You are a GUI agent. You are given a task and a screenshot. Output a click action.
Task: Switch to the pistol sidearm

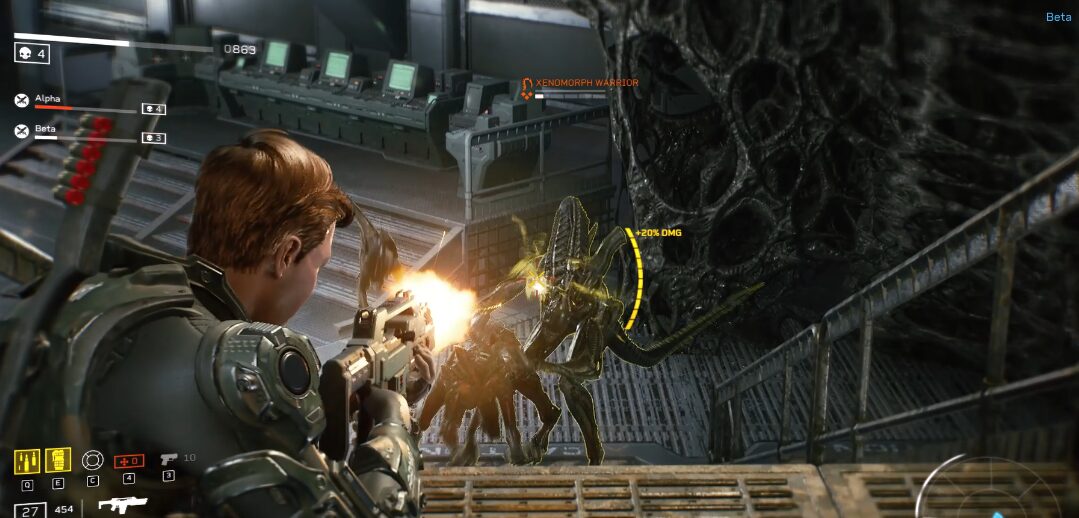168,459
